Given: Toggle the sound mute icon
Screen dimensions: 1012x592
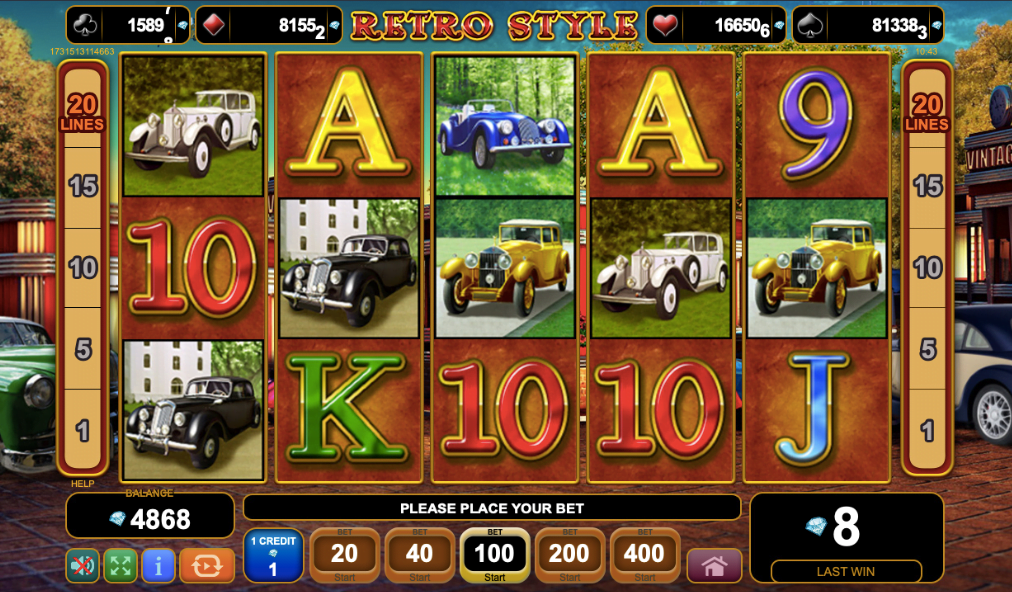Looking at the screenshot, I should (82, 566).
